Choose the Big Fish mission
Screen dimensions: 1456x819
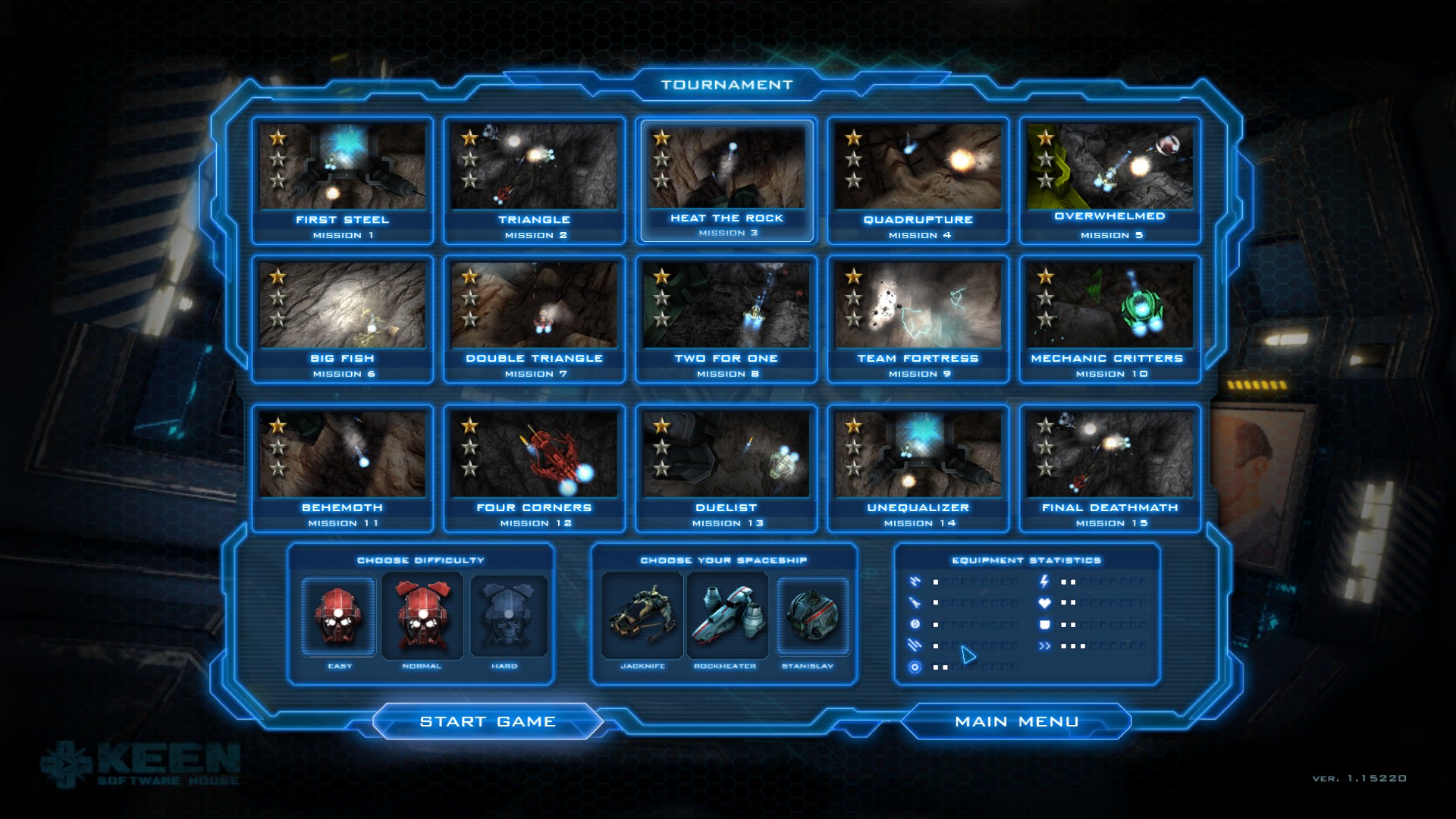[343, 318]
